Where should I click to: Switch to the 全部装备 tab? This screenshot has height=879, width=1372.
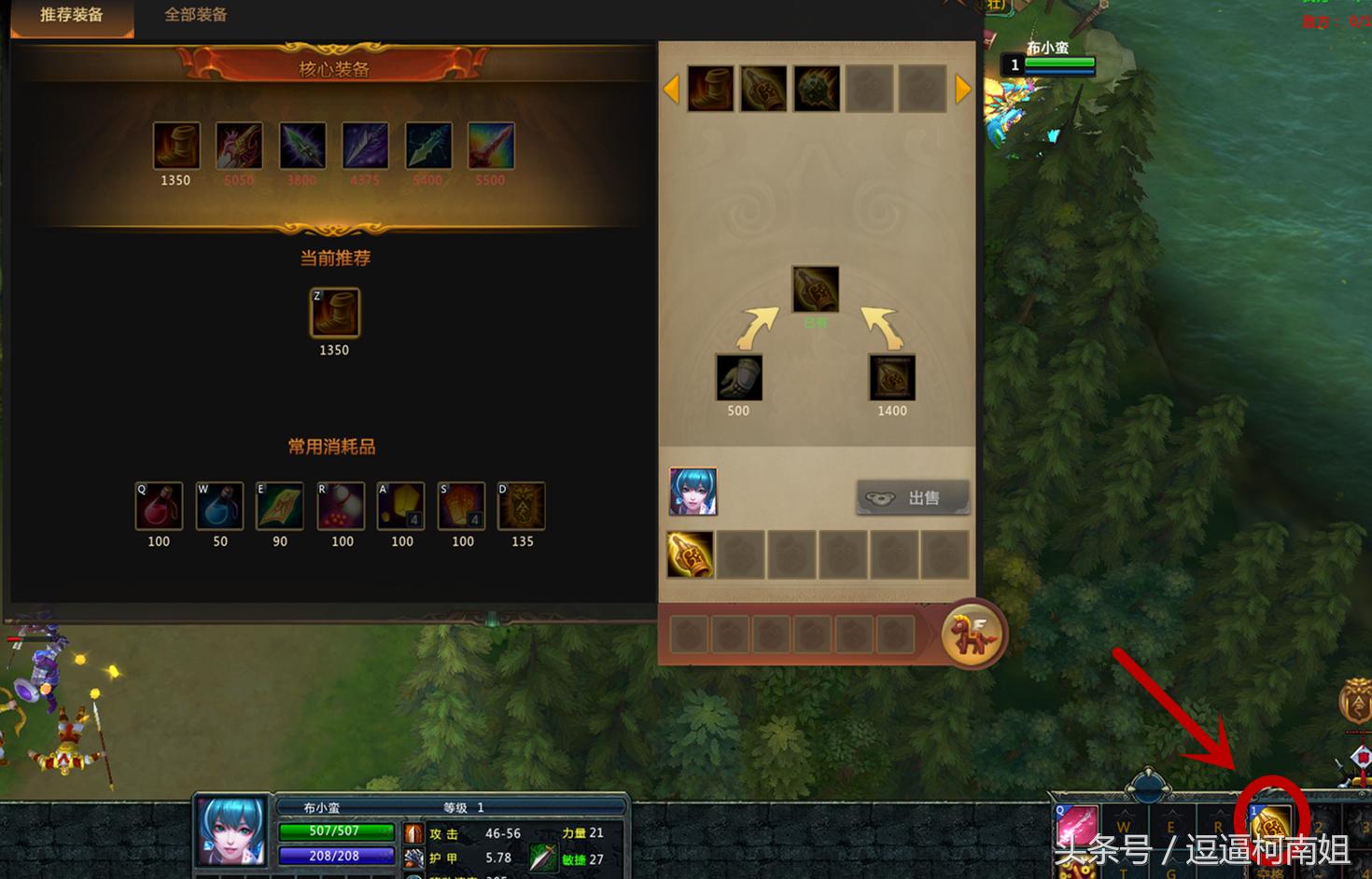195,15
